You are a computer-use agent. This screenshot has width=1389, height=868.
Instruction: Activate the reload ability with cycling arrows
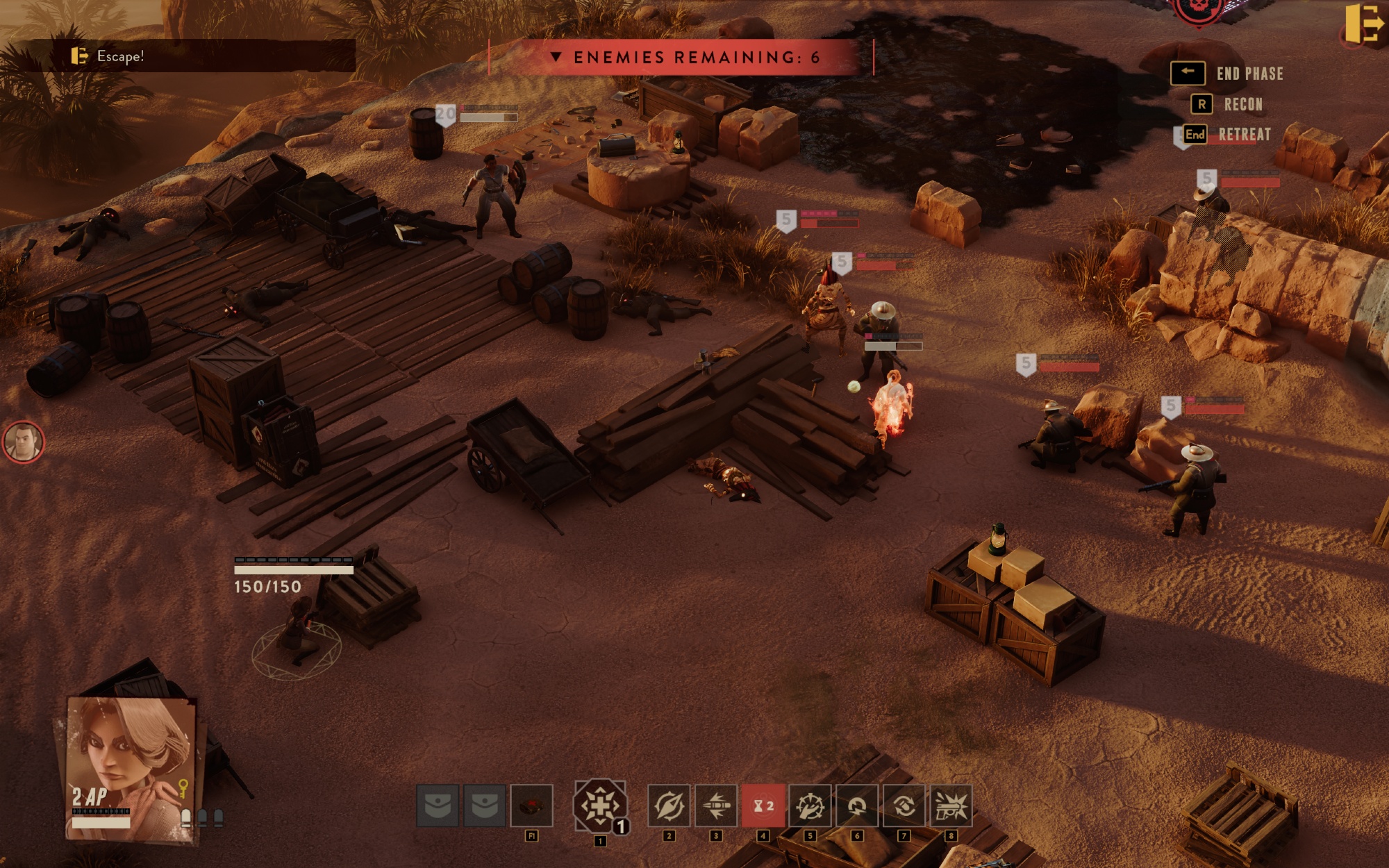pyautogui.click(x=904, y=806)
